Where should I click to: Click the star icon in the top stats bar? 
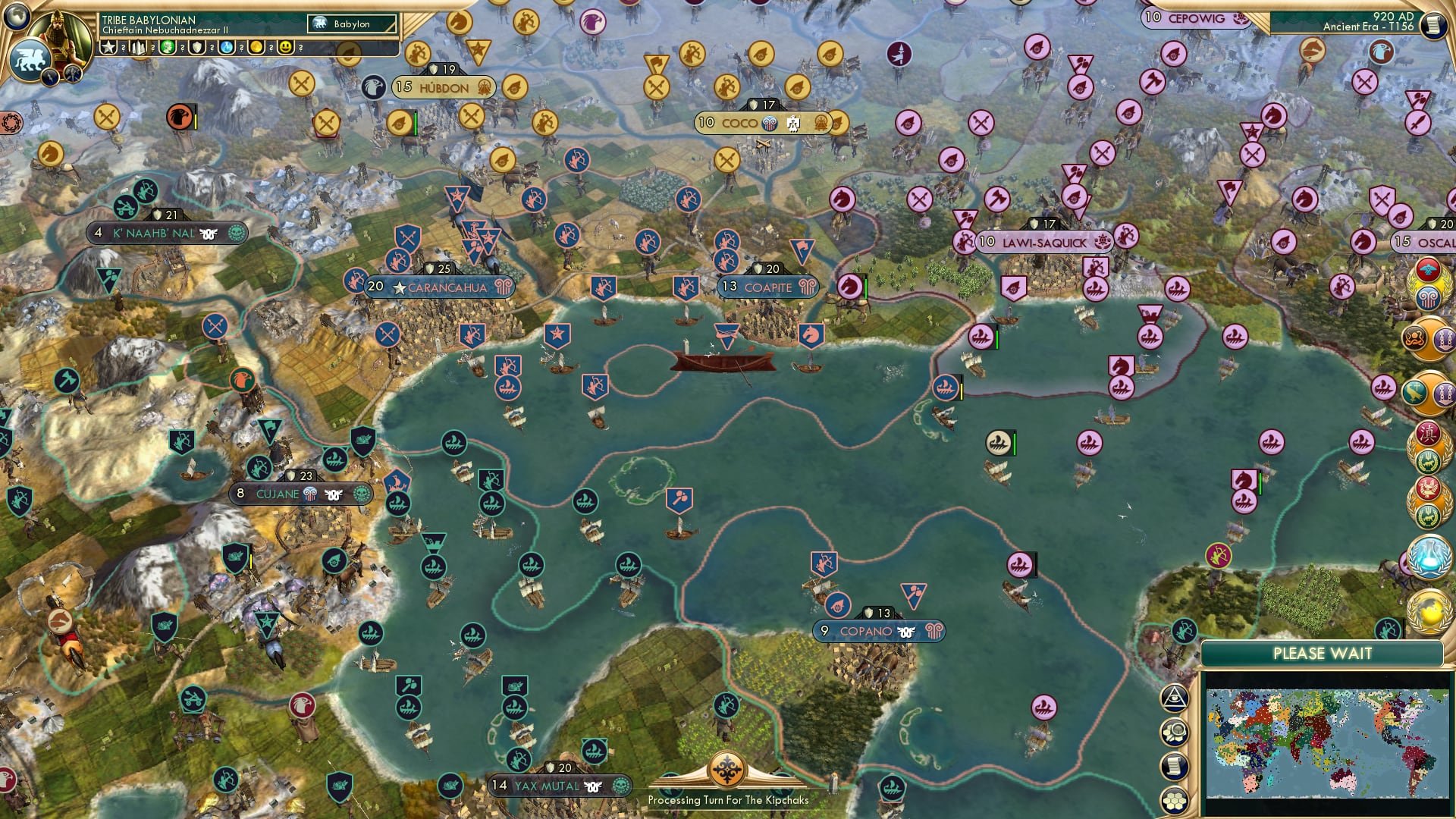108,48
